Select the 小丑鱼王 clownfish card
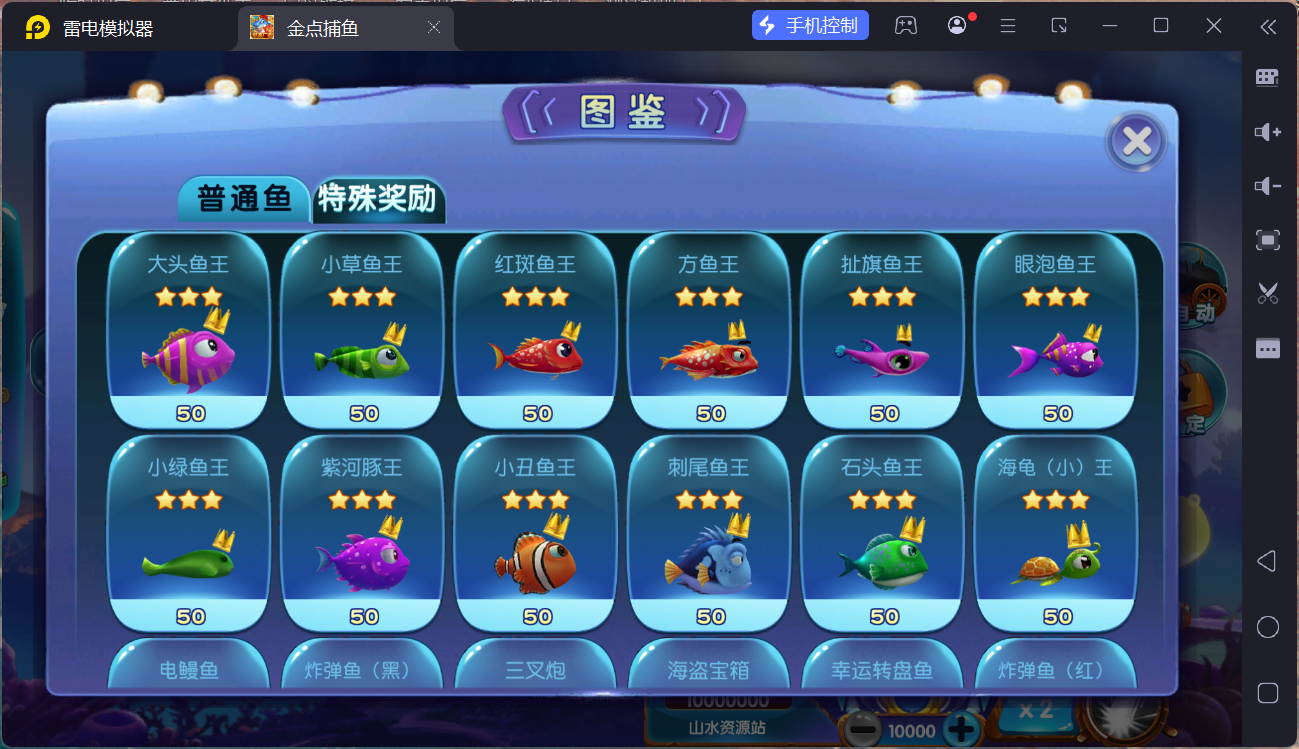 pyautogui.click(x=535, y=533)
